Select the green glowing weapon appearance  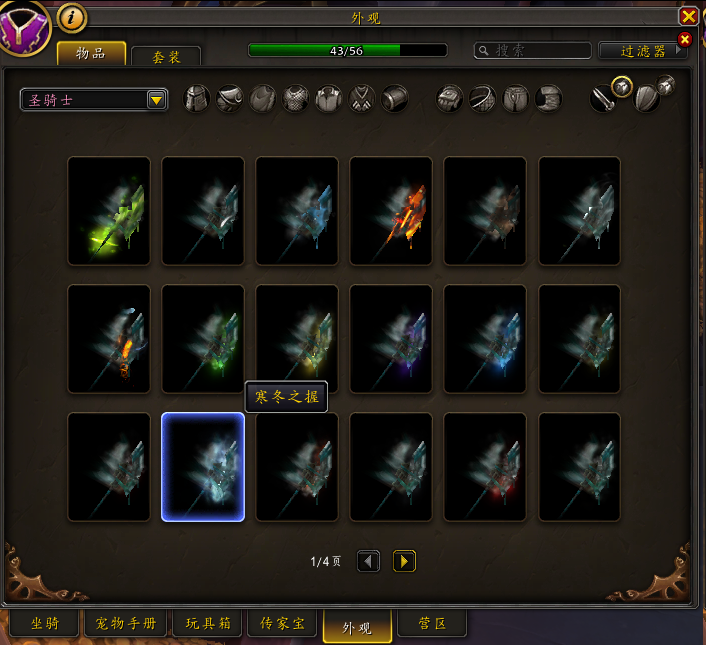point(109,211)
